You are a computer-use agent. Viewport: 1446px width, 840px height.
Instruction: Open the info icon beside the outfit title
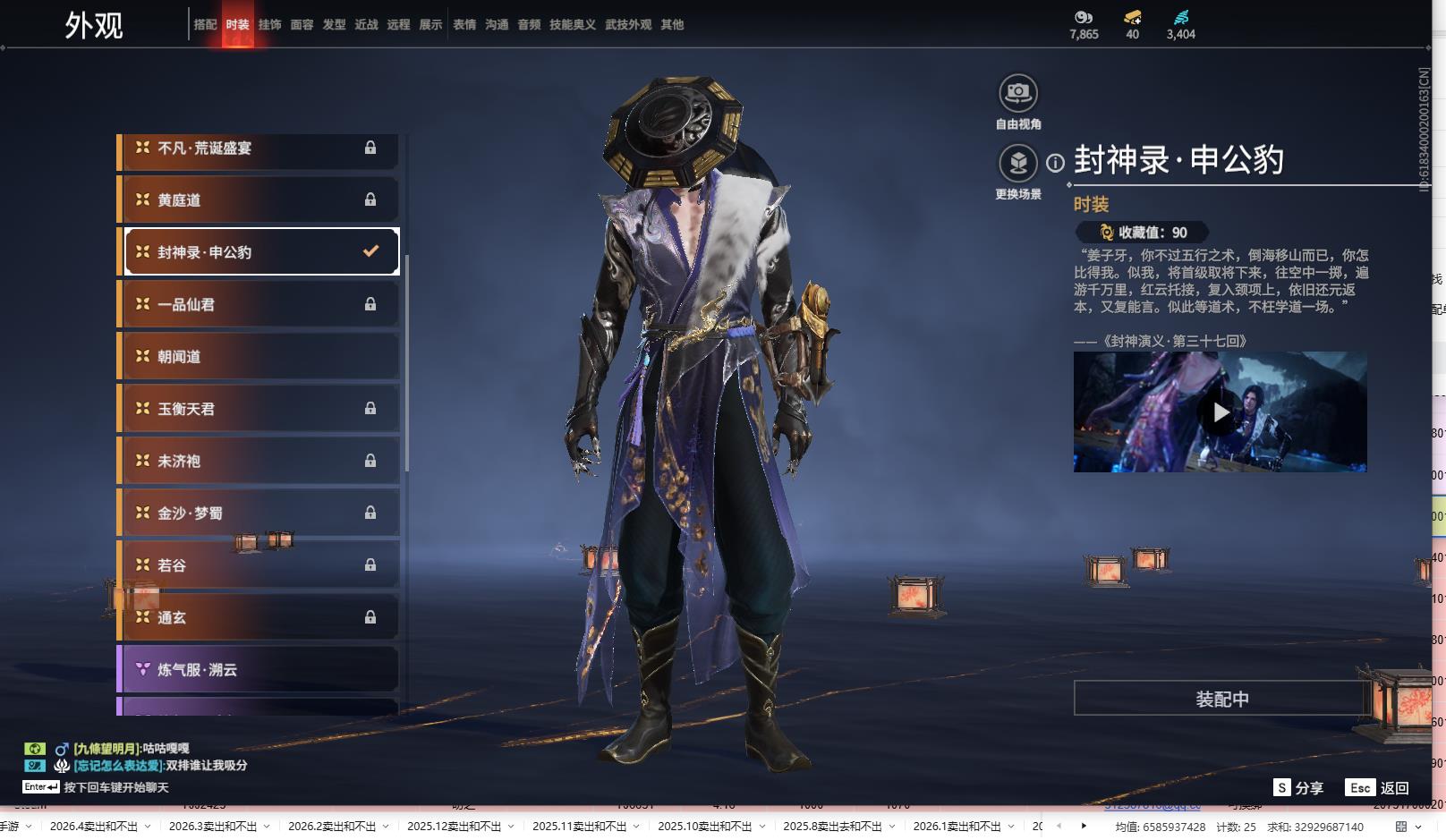[1055, 163]
